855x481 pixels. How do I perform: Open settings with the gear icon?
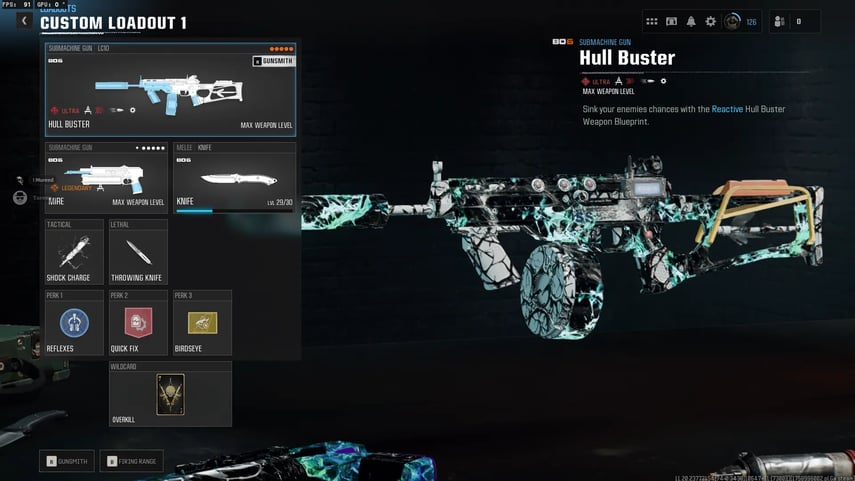tap(711, 21)
